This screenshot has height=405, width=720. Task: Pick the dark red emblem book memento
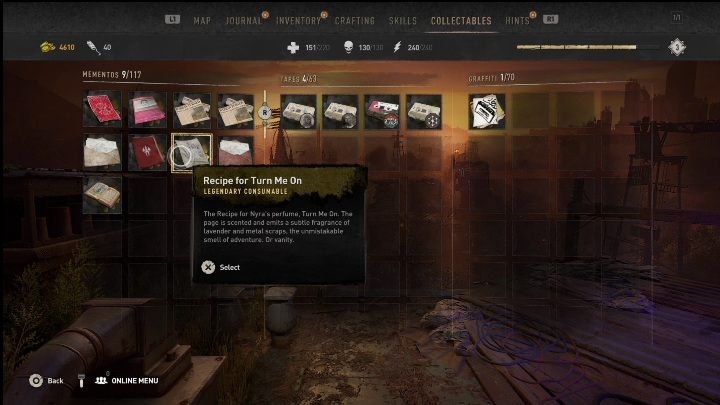click(147, 152)
